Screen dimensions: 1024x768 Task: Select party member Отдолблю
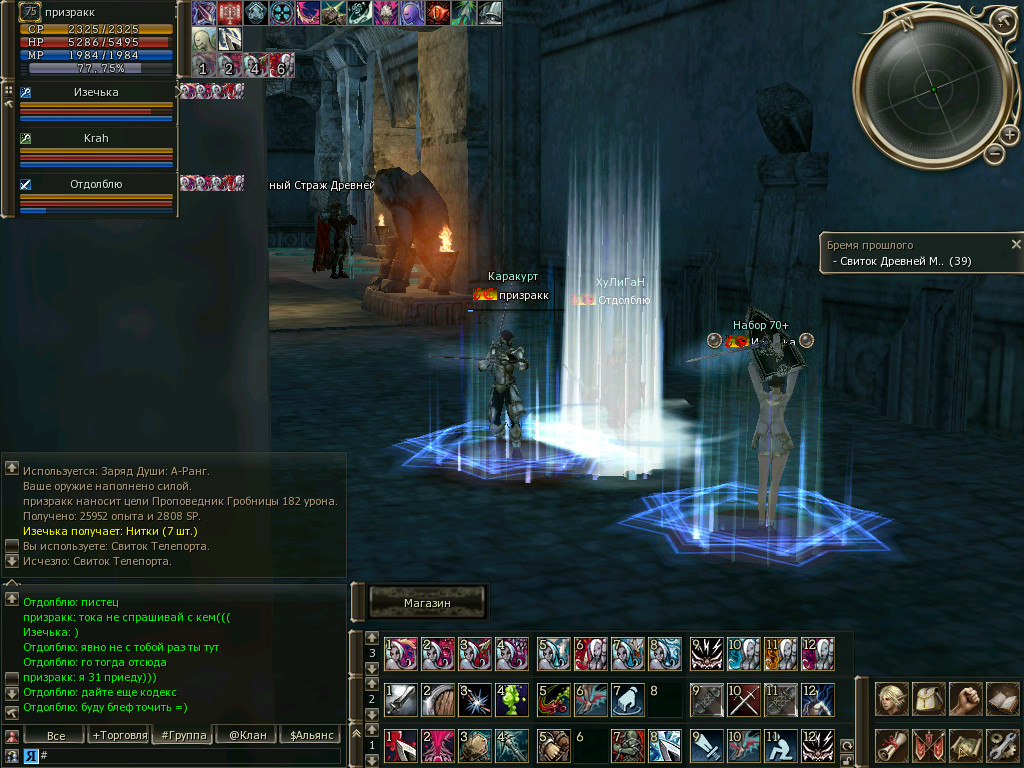(x=96, y=184)
